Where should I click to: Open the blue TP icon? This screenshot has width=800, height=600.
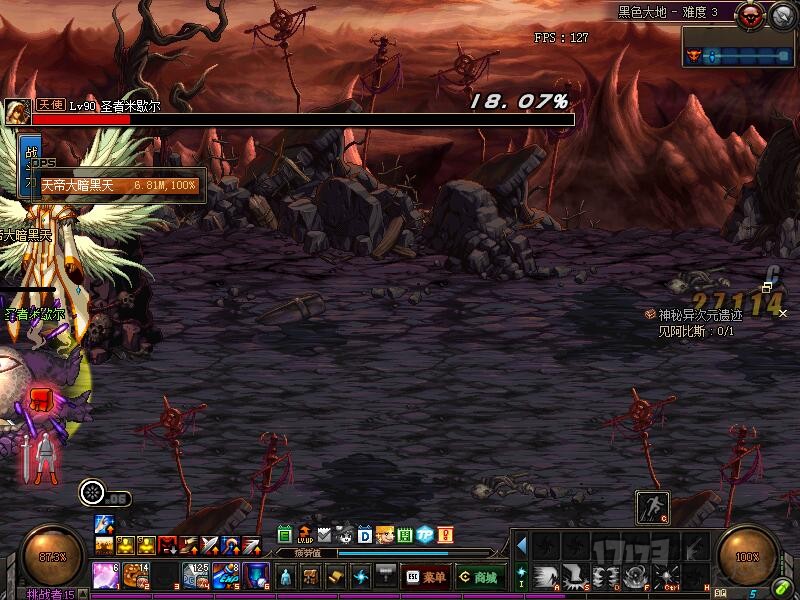pyautogui.click(x=425, y=535)
